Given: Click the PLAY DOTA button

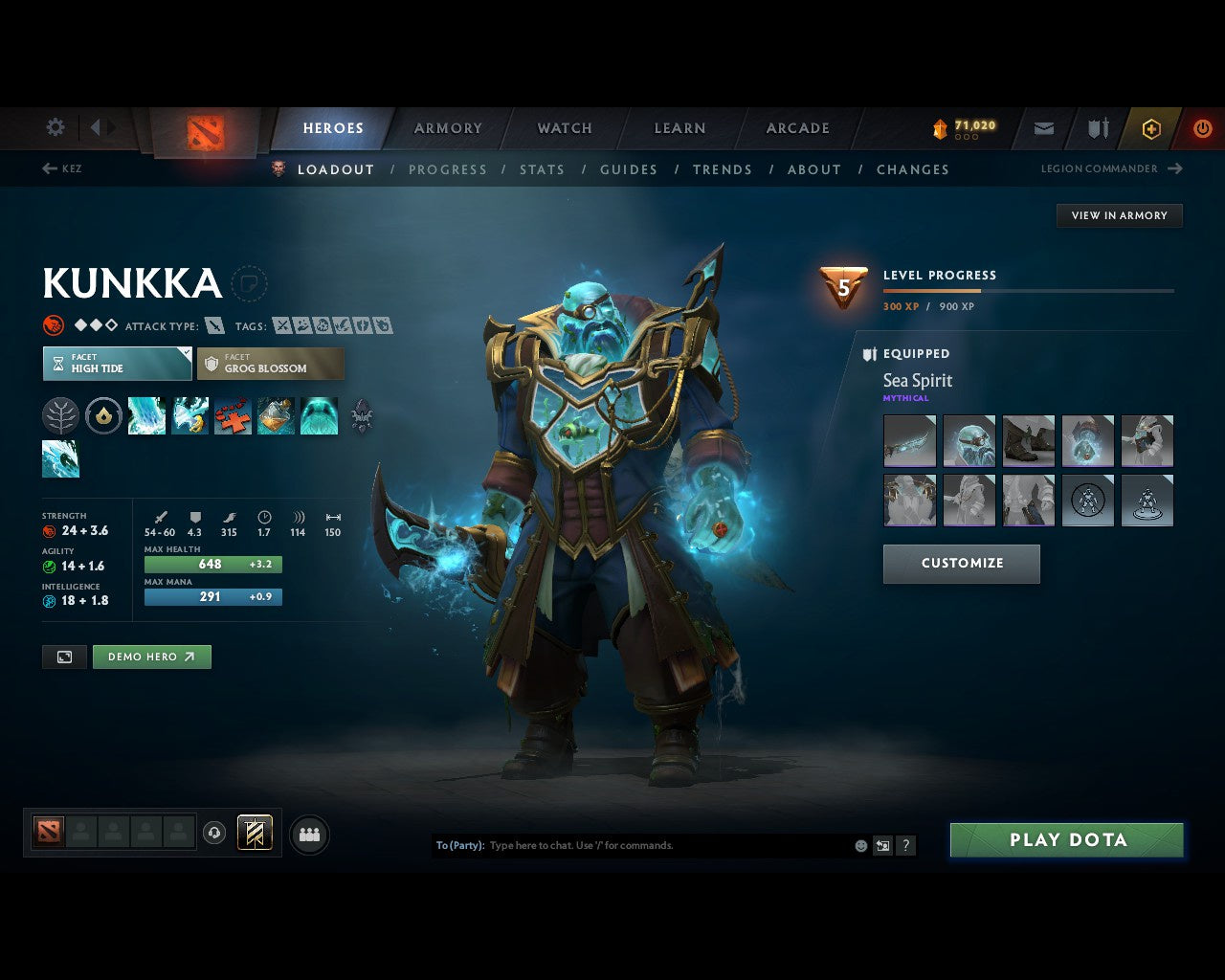Looking at the screenshot, I should pos(1066,839).
